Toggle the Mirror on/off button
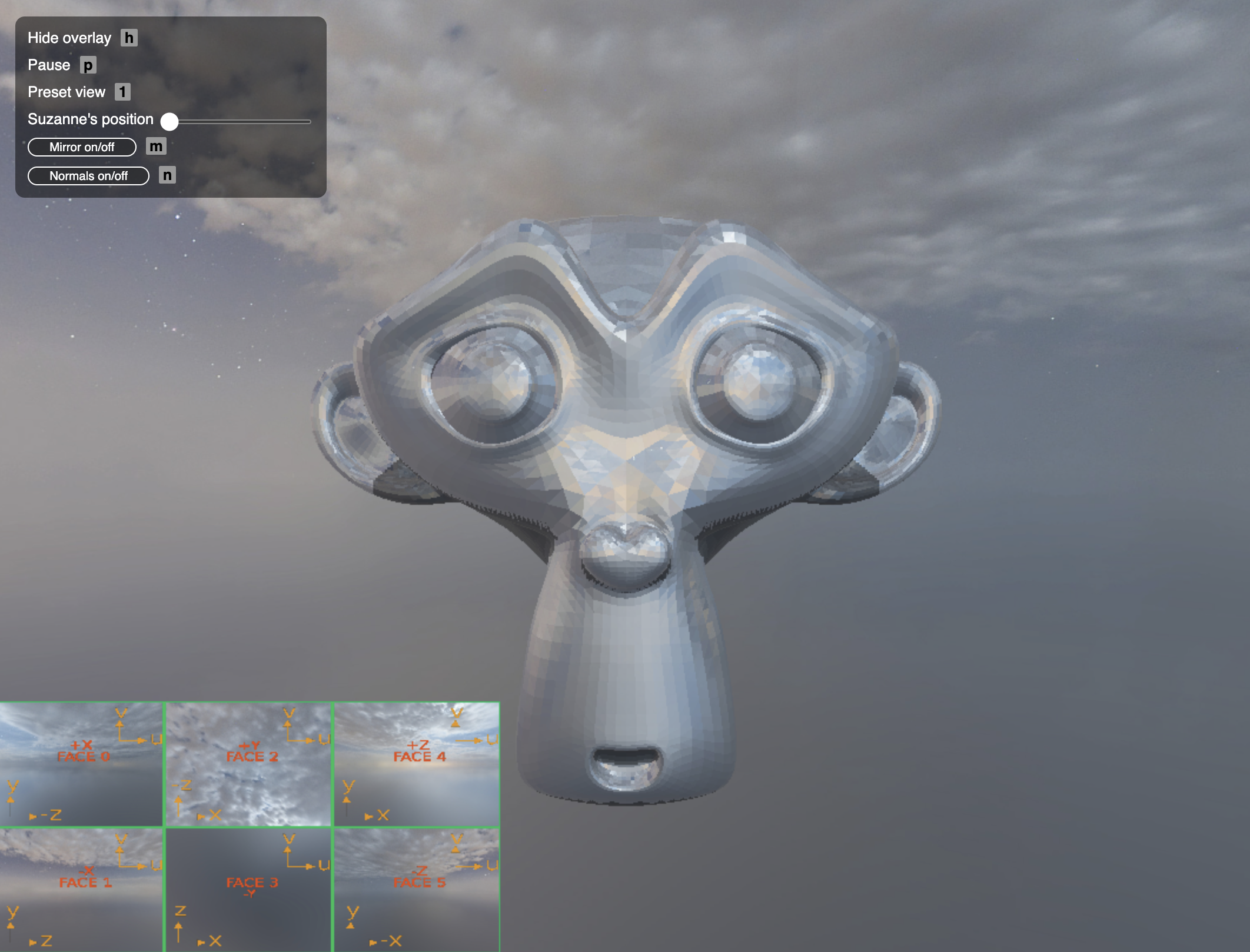 pyautogui.click(x=82, y=147)
